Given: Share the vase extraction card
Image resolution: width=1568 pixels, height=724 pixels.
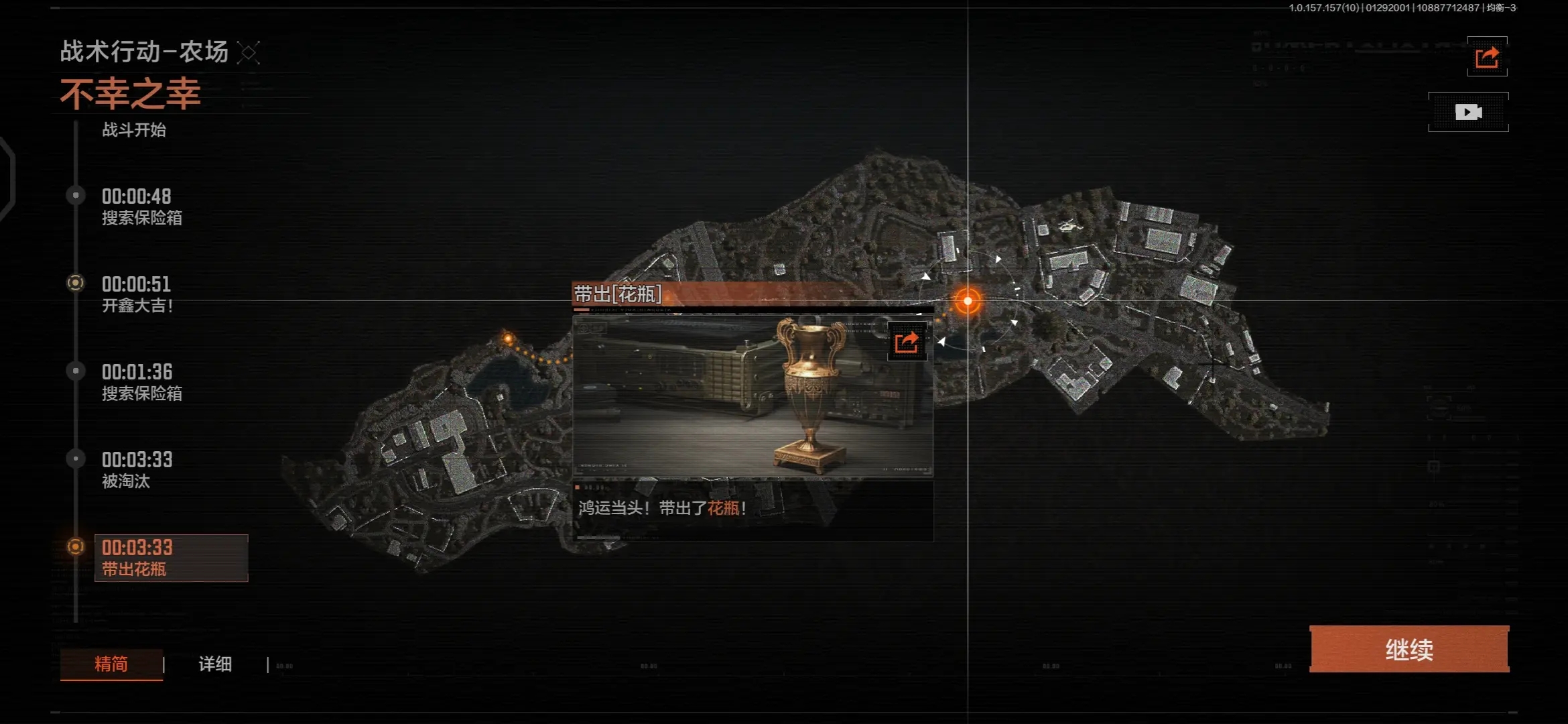Looking at the screenshot, I should 907,342.
